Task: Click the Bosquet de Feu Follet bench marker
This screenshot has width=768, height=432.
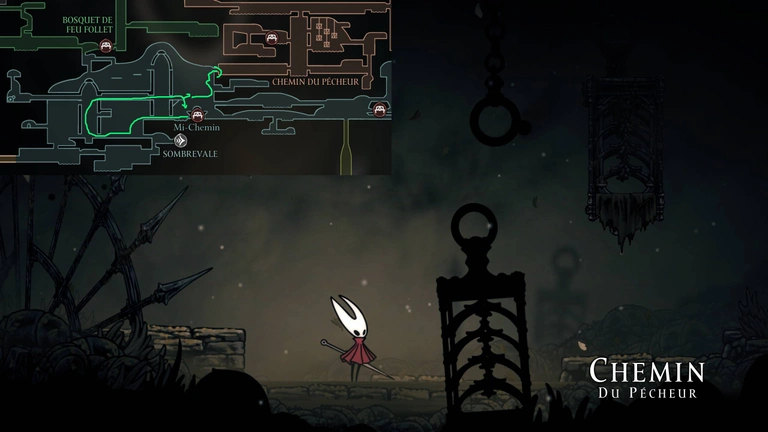Action: (x=105, y=47)
